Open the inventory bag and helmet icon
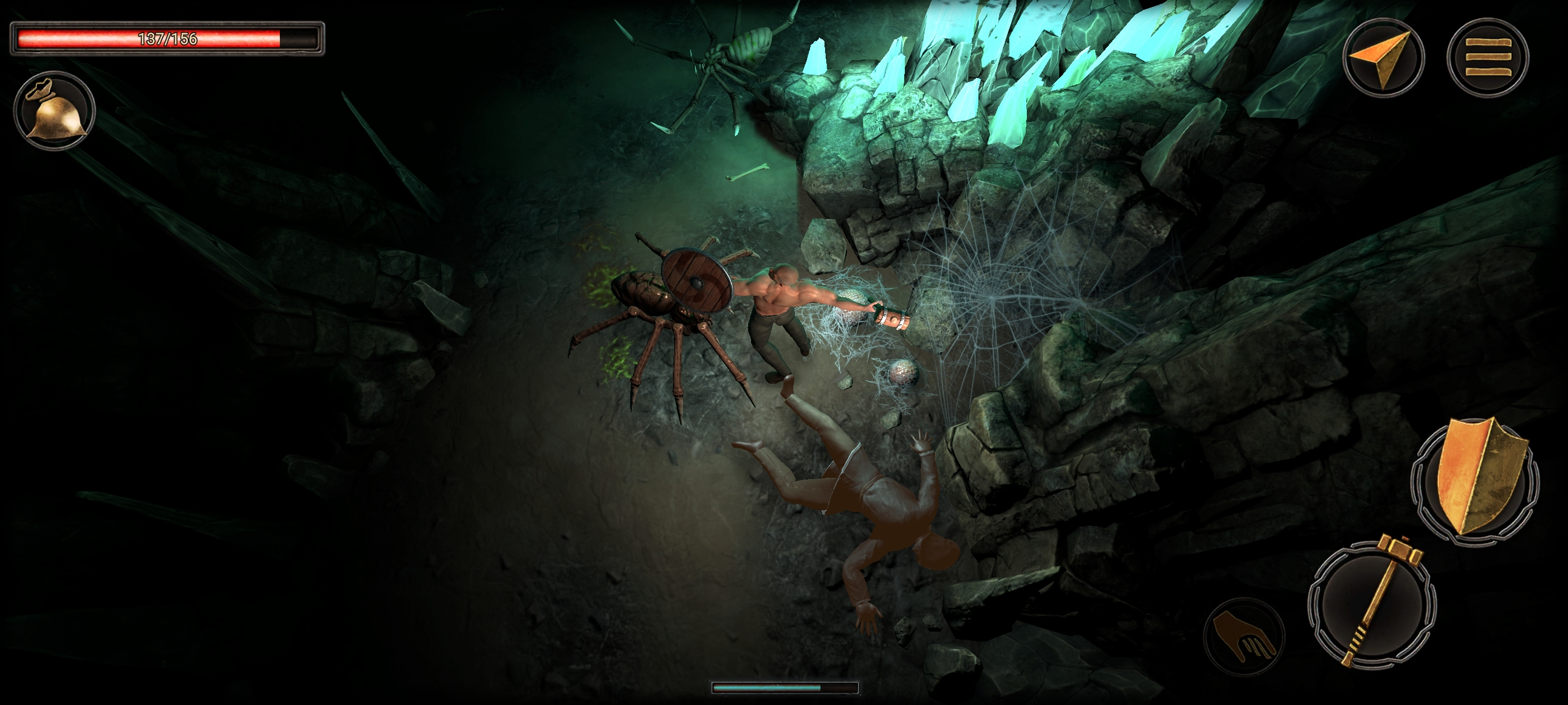This screenshot has height=705, width=1568. (x=54, y=111)
